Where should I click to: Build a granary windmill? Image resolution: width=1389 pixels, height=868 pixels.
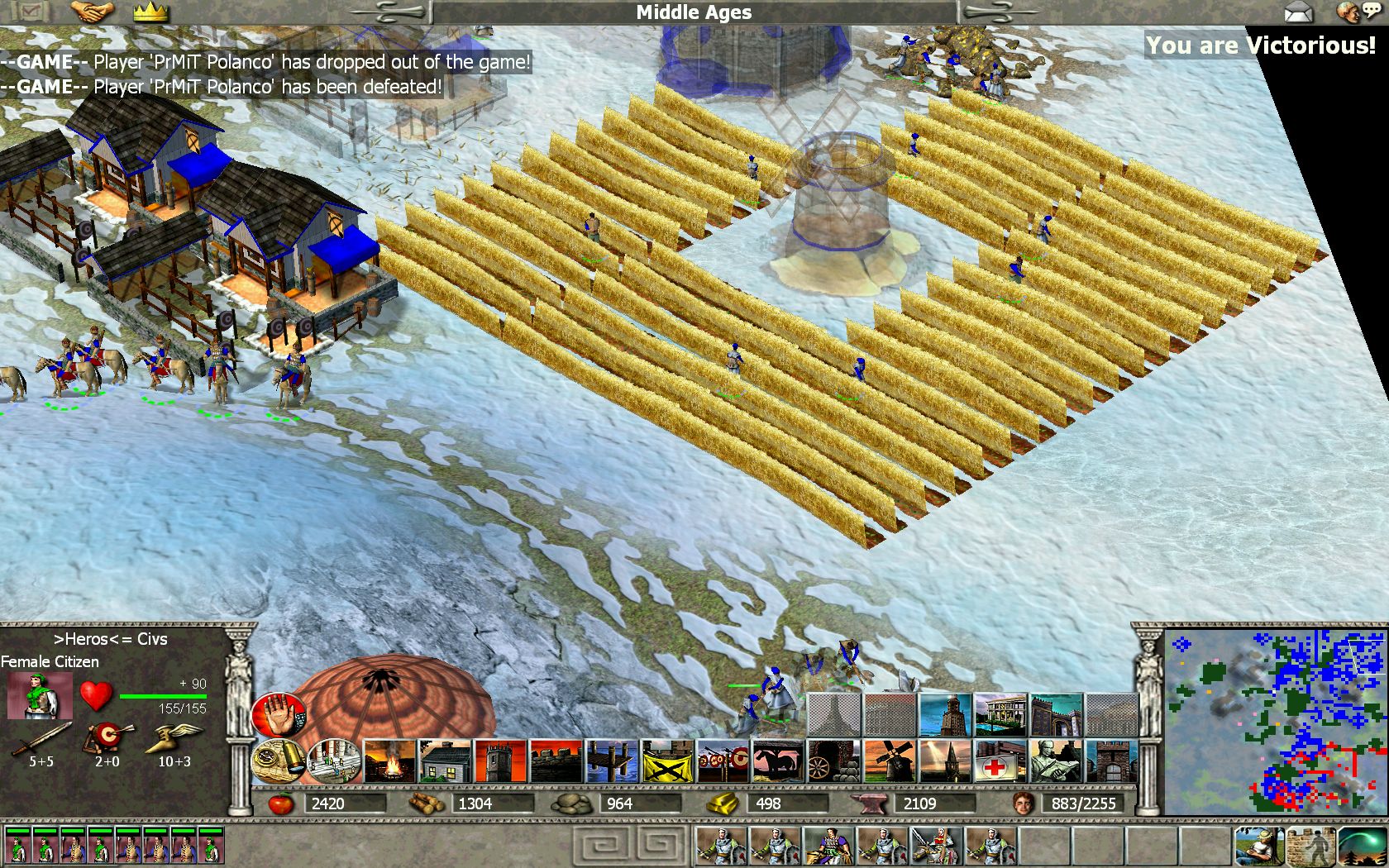pyautogui.click(x=890, y=761)
